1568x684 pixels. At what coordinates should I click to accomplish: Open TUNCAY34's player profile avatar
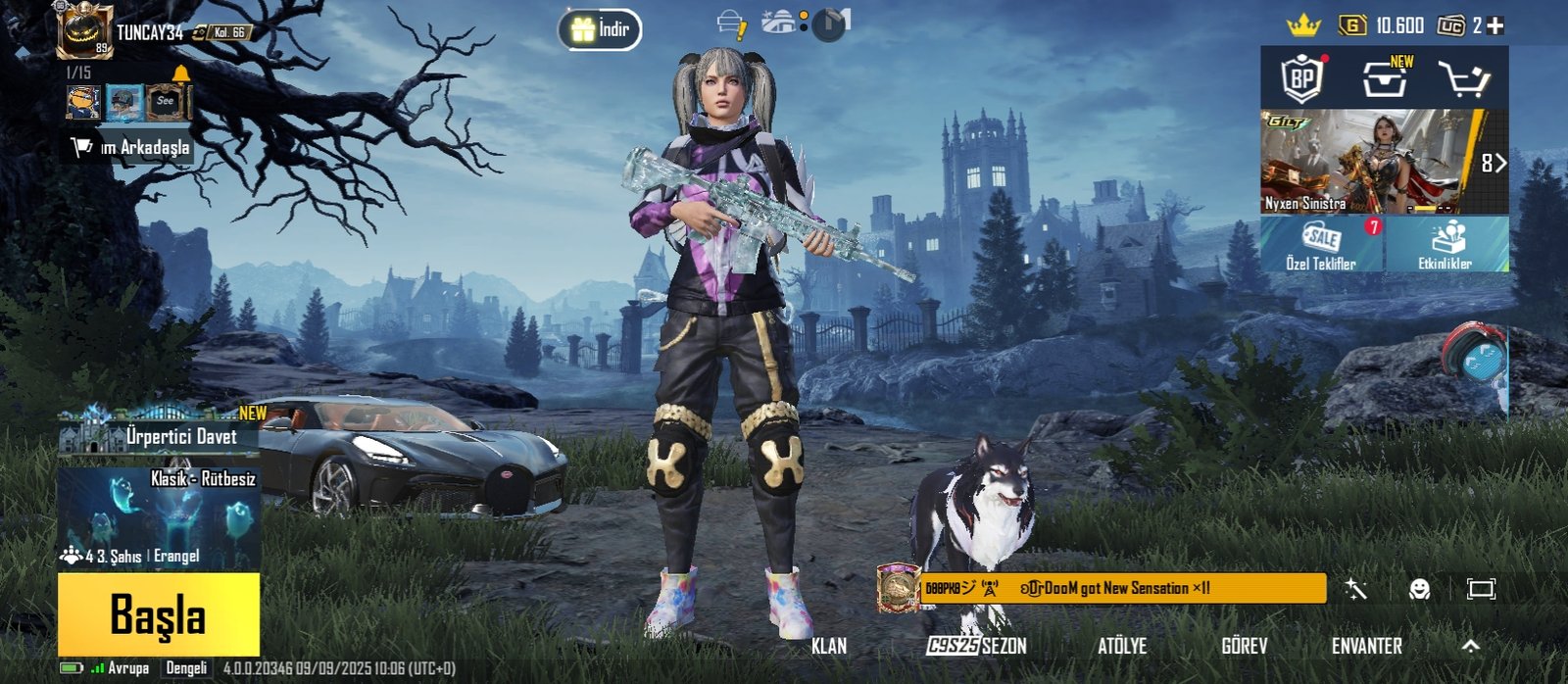click(83, 31)
